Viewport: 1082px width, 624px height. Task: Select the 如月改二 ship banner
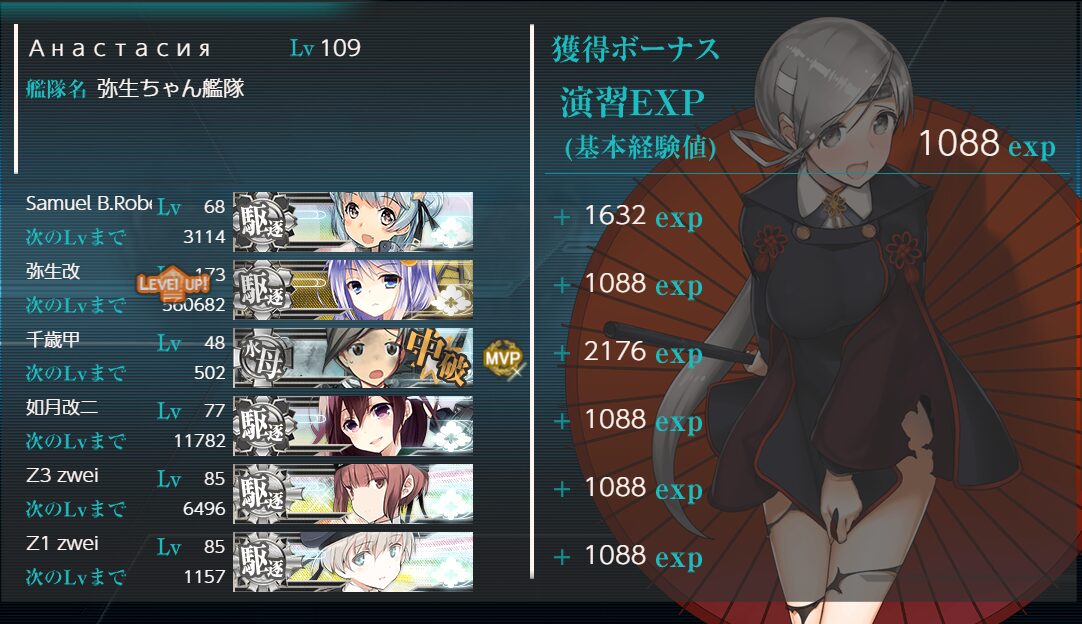pos(353,425)
